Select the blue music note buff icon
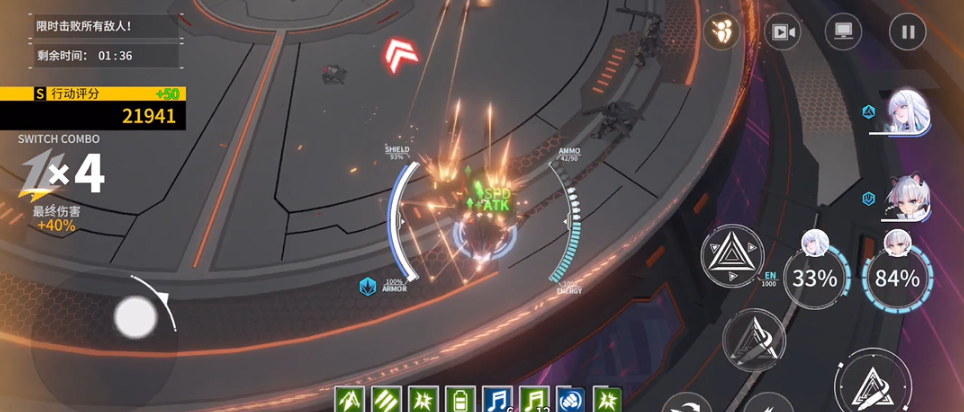The height and width of the screenshot is (412, 964). pyautogui.click(x=497, y=399)
